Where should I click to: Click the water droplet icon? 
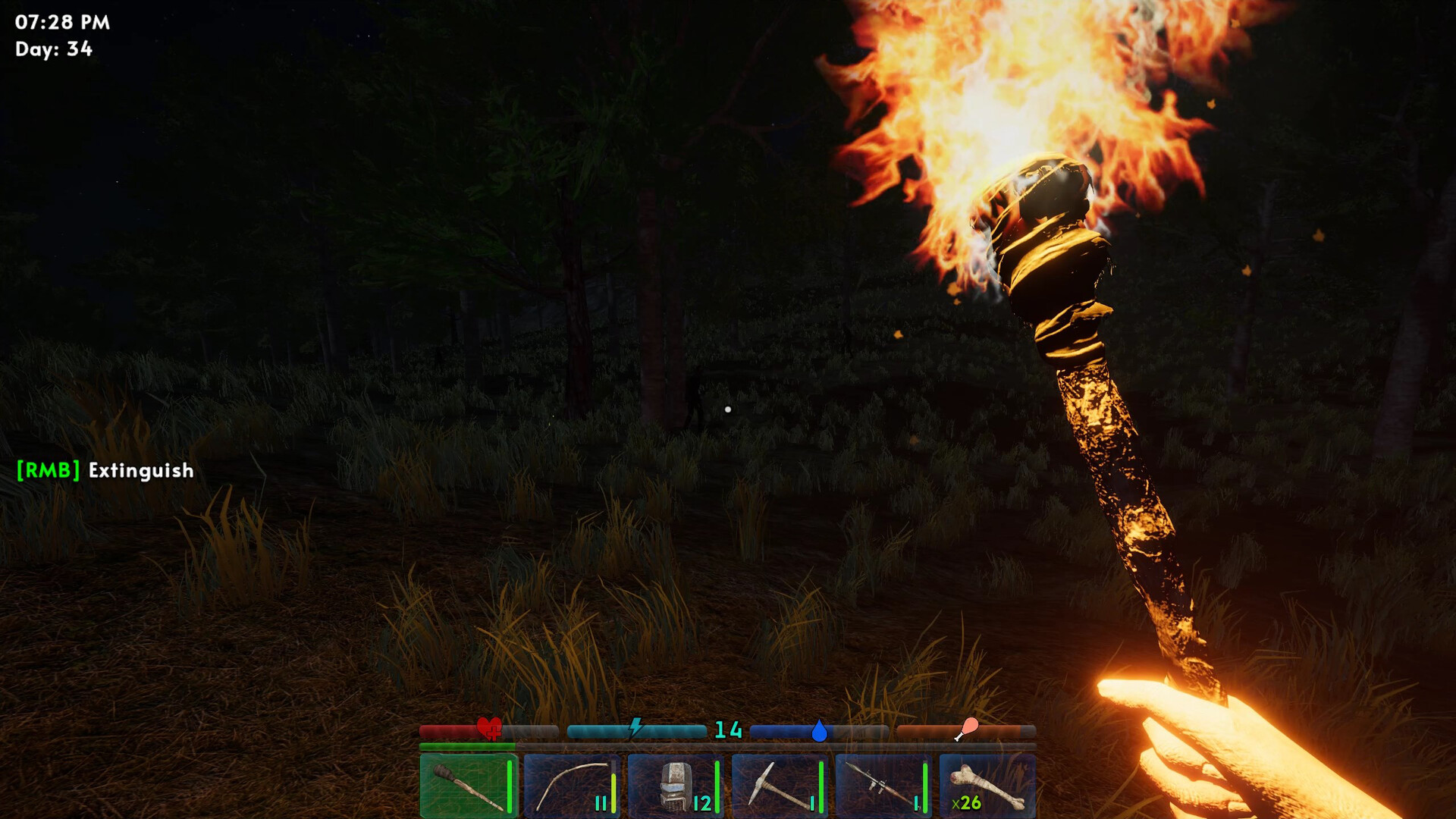818,730
